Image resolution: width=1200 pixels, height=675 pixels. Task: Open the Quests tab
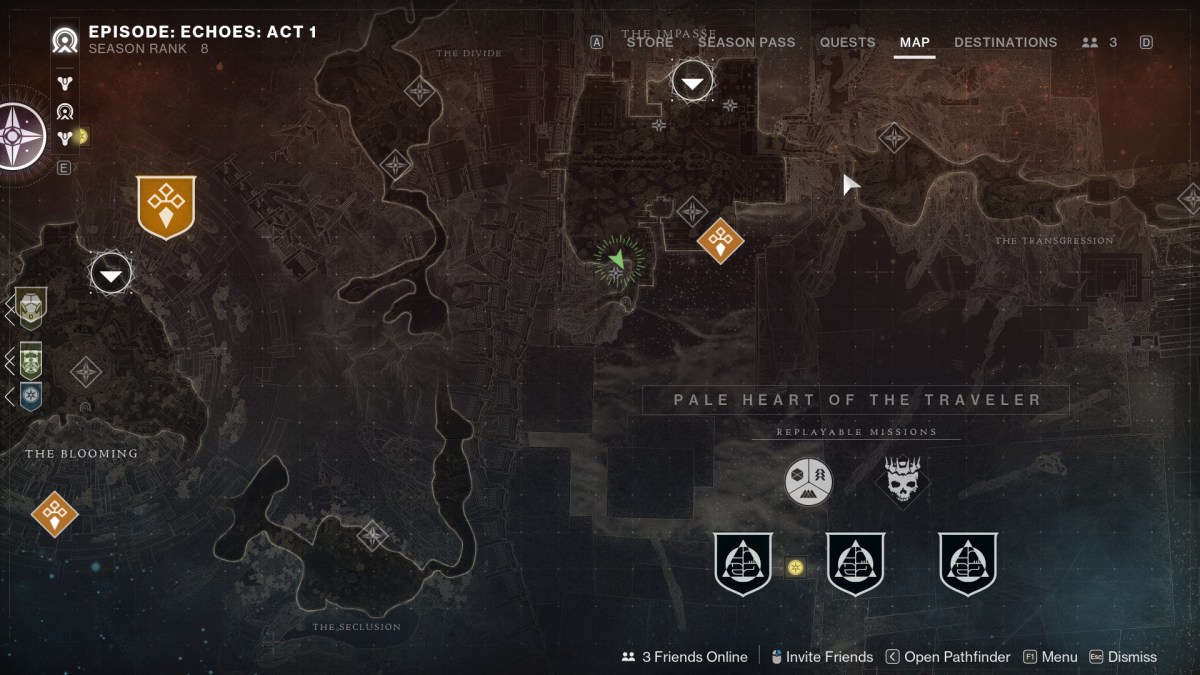click(x=847, y=42)
